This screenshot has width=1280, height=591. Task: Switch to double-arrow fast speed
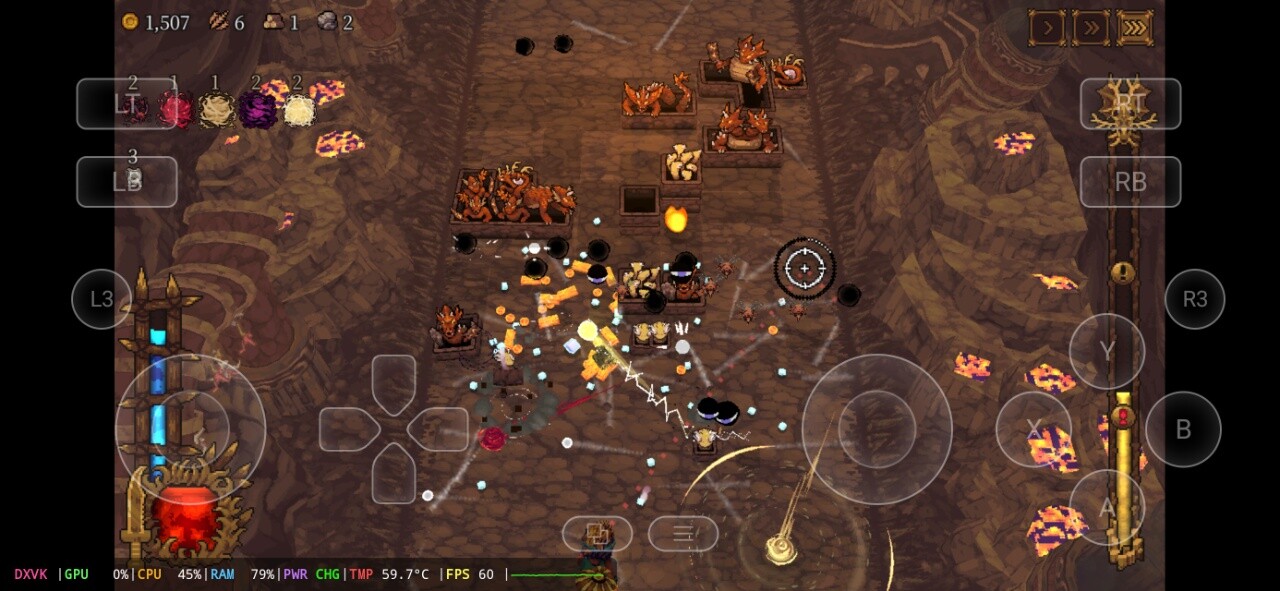[1091, 28]
